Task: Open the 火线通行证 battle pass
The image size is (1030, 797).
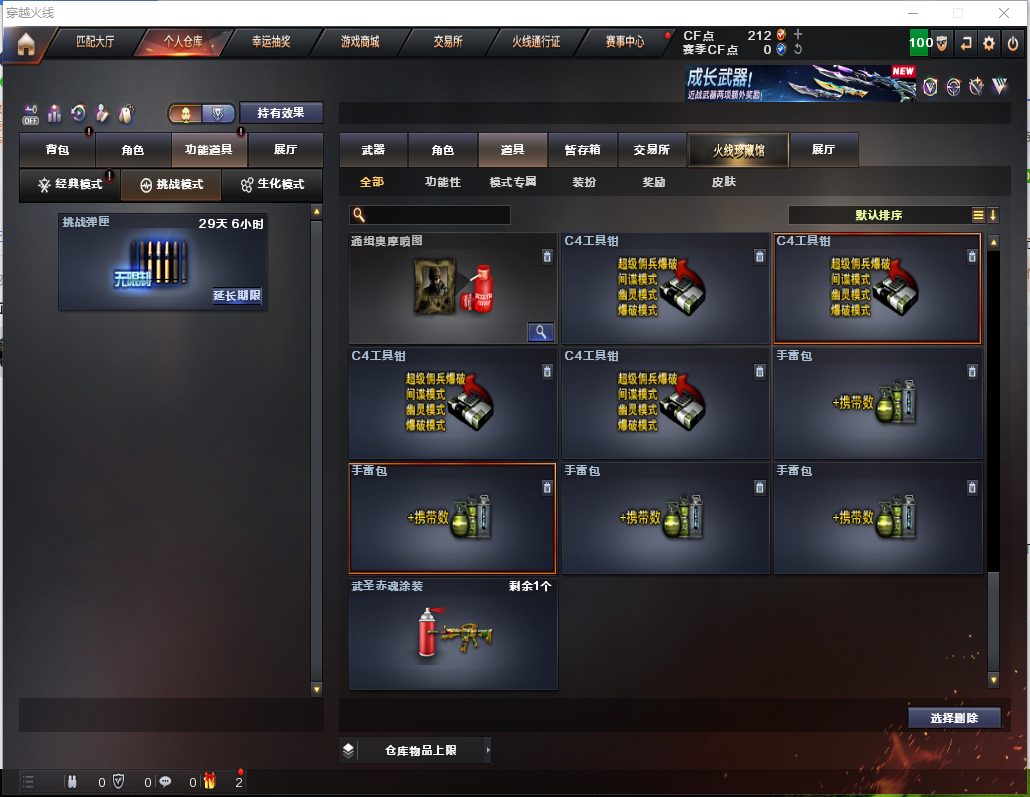Action: click(536, 42)
